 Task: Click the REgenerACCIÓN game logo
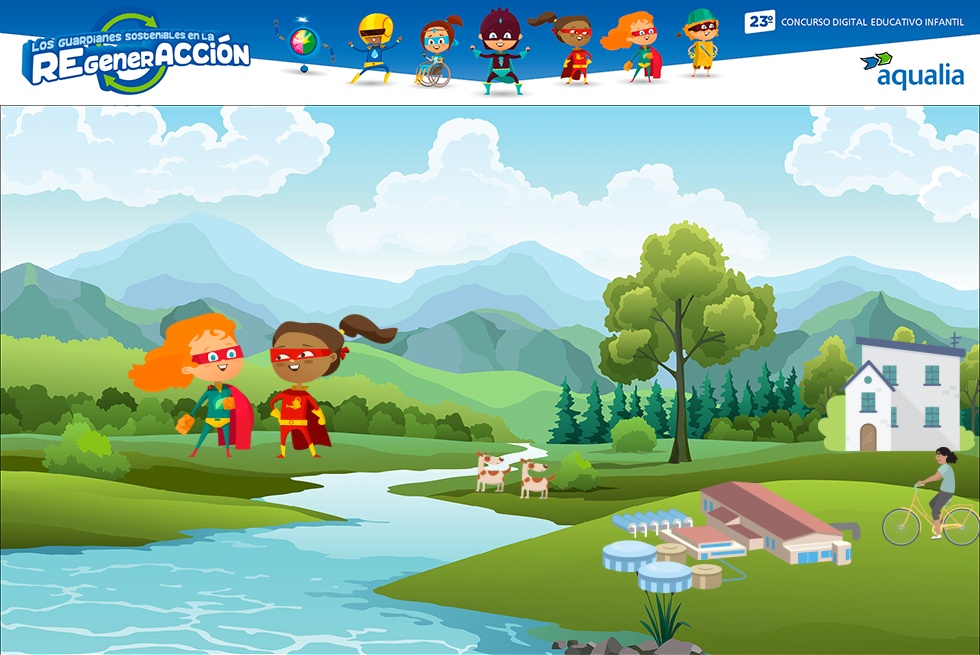tap(137, 54)
